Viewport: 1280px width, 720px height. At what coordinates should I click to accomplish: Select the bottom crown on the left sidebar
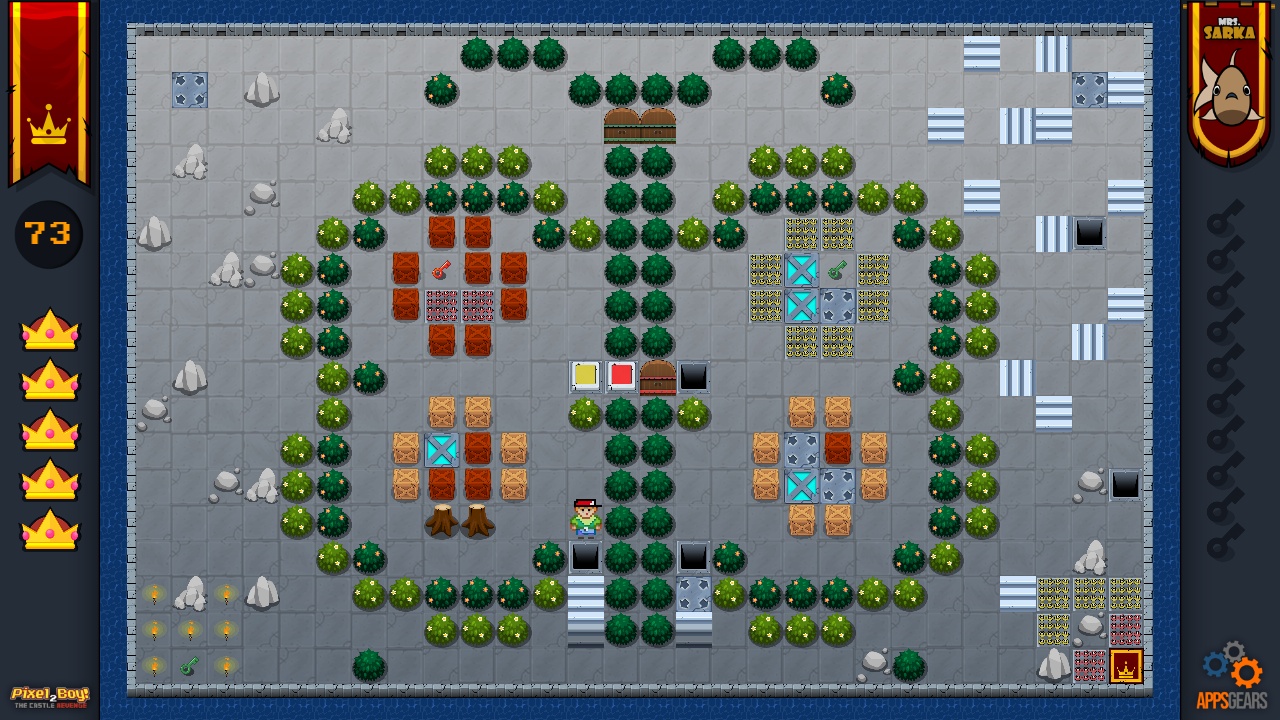(48, 528)
